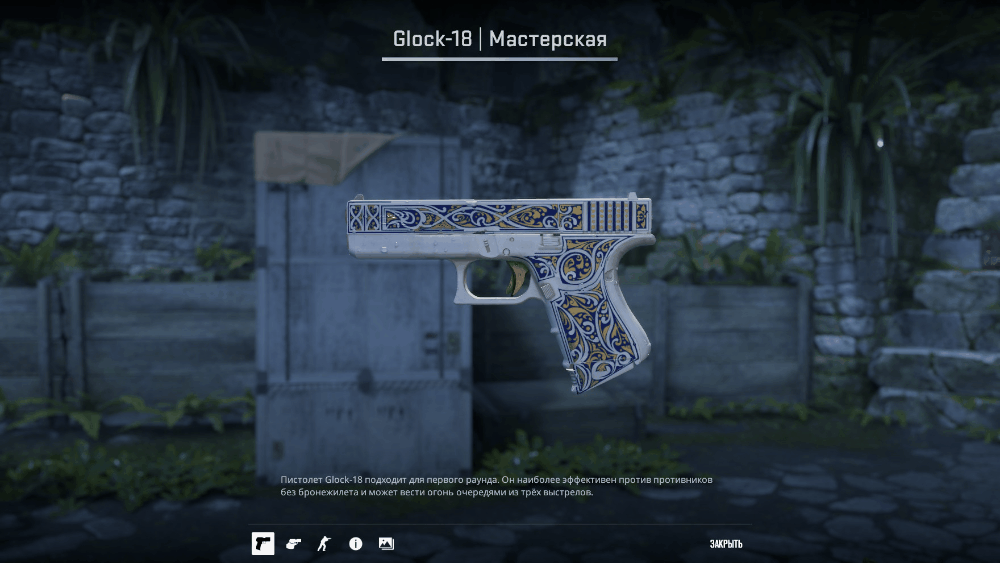Viewport: 1000px width, 563px height.
Task: Close the inspect screen with Закрыть
Action: tap(725, 544)
